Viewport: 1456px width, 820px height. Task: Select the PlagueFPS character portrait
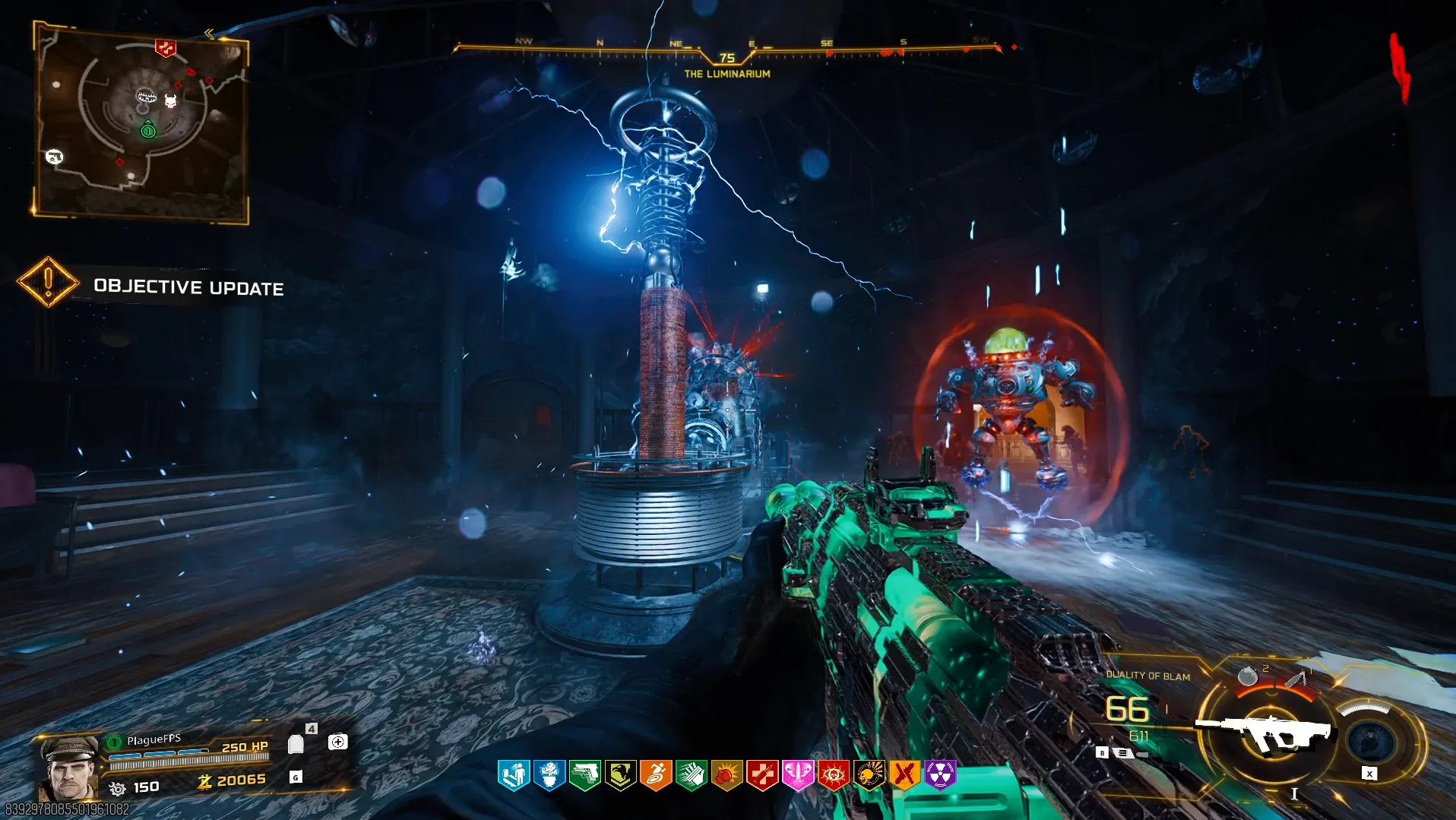[x=70, y=766]
